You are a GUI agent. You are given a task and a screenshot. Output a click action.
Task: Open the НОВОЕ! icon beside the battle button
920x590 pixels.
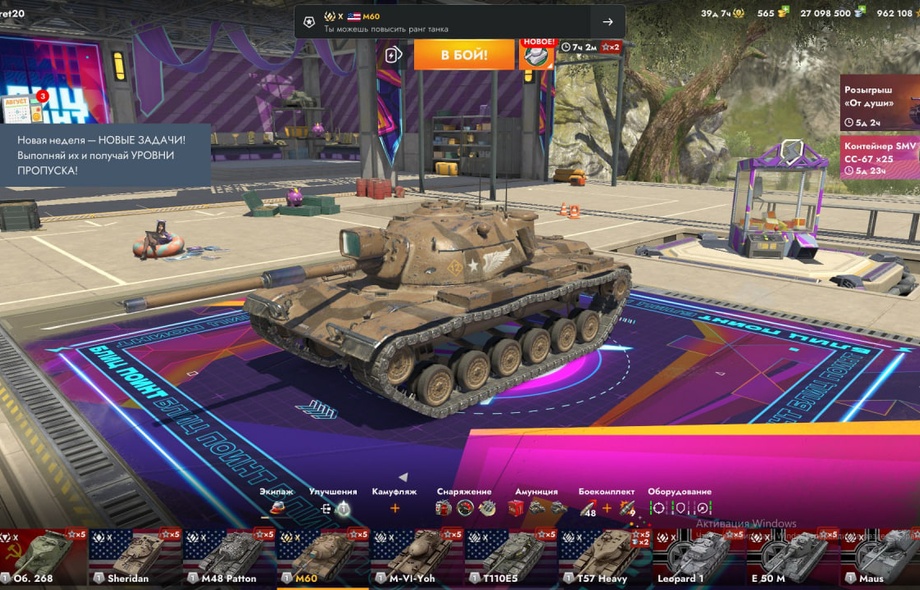[537, 54]
